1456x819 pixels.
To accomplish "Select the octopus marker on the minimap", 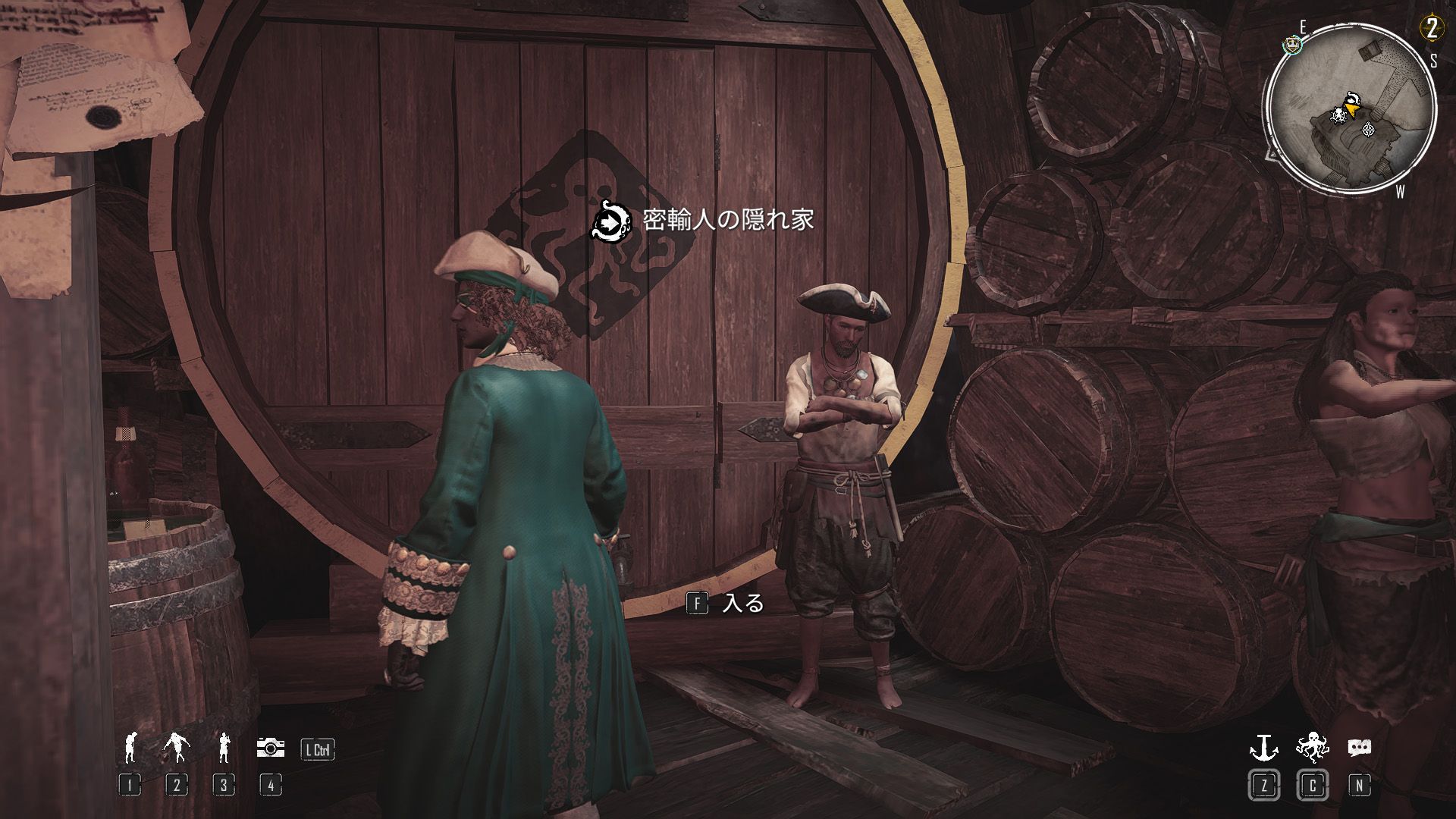I will pyautogui.click(x=1338, y=115).
